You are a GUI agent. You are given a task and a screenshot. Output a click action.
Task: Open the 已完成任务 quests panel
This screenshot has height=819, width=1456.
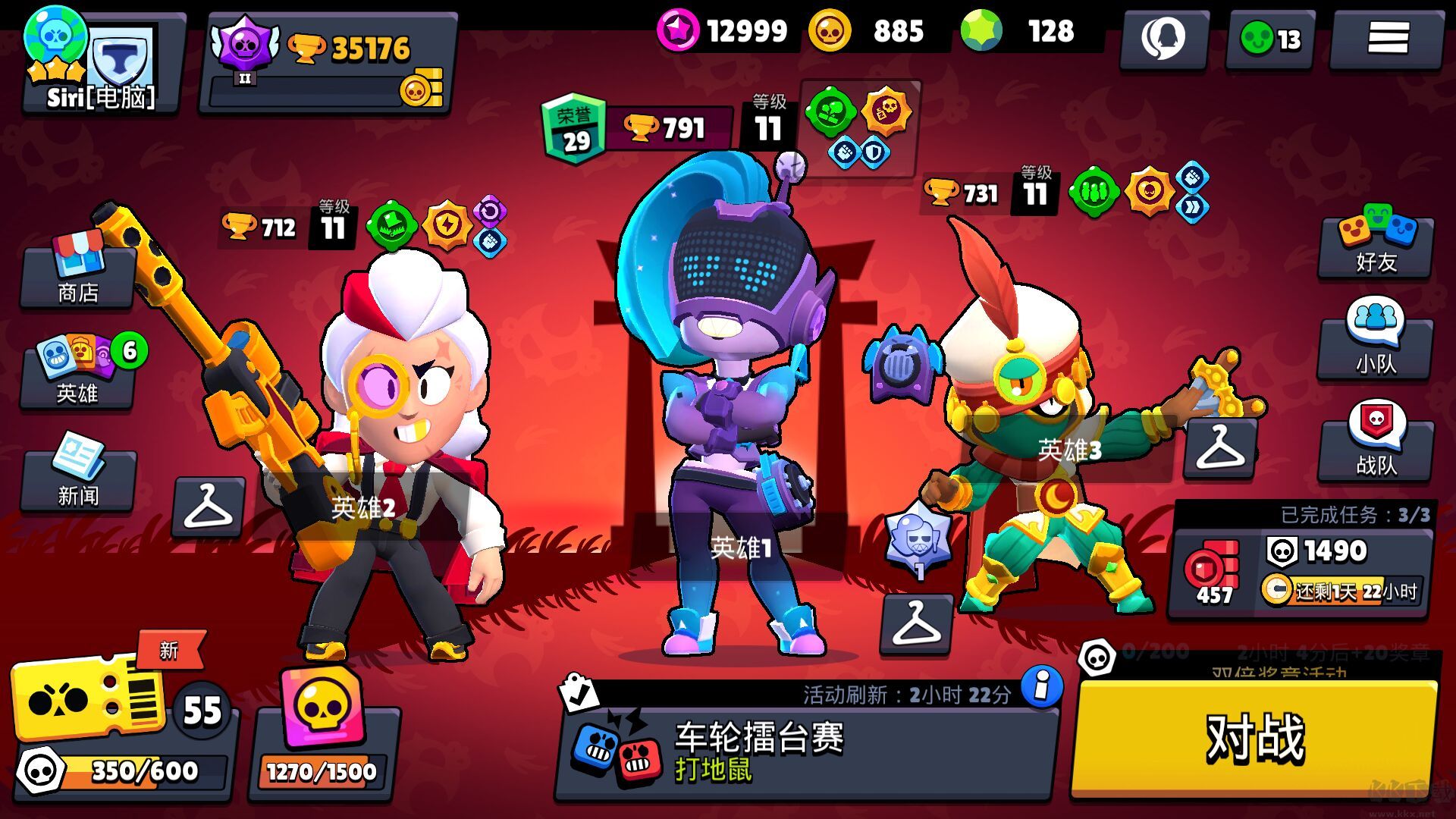[x=1300, y=563]
